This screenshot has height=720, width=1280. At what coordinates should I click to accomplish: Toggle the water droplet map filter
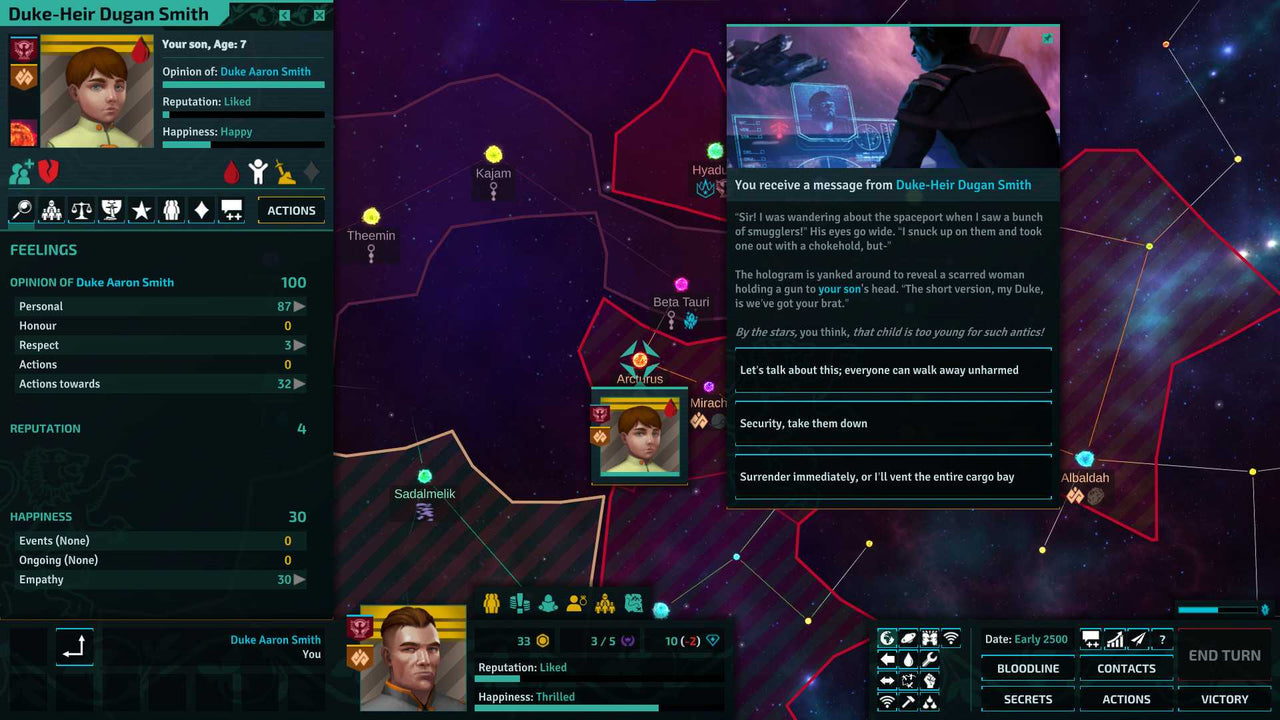coord(908,658)
